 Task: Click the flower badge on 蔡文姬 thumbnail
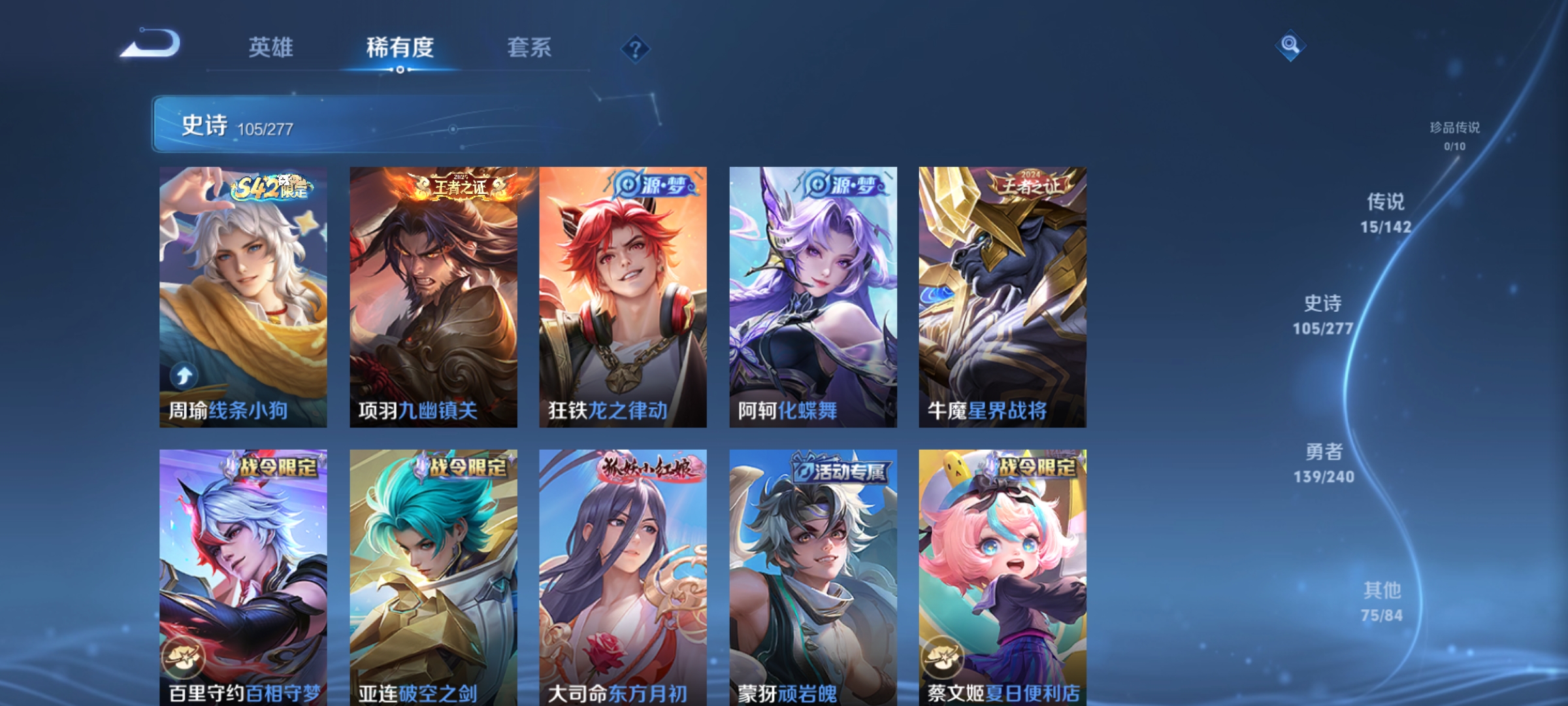click(943, 656)
